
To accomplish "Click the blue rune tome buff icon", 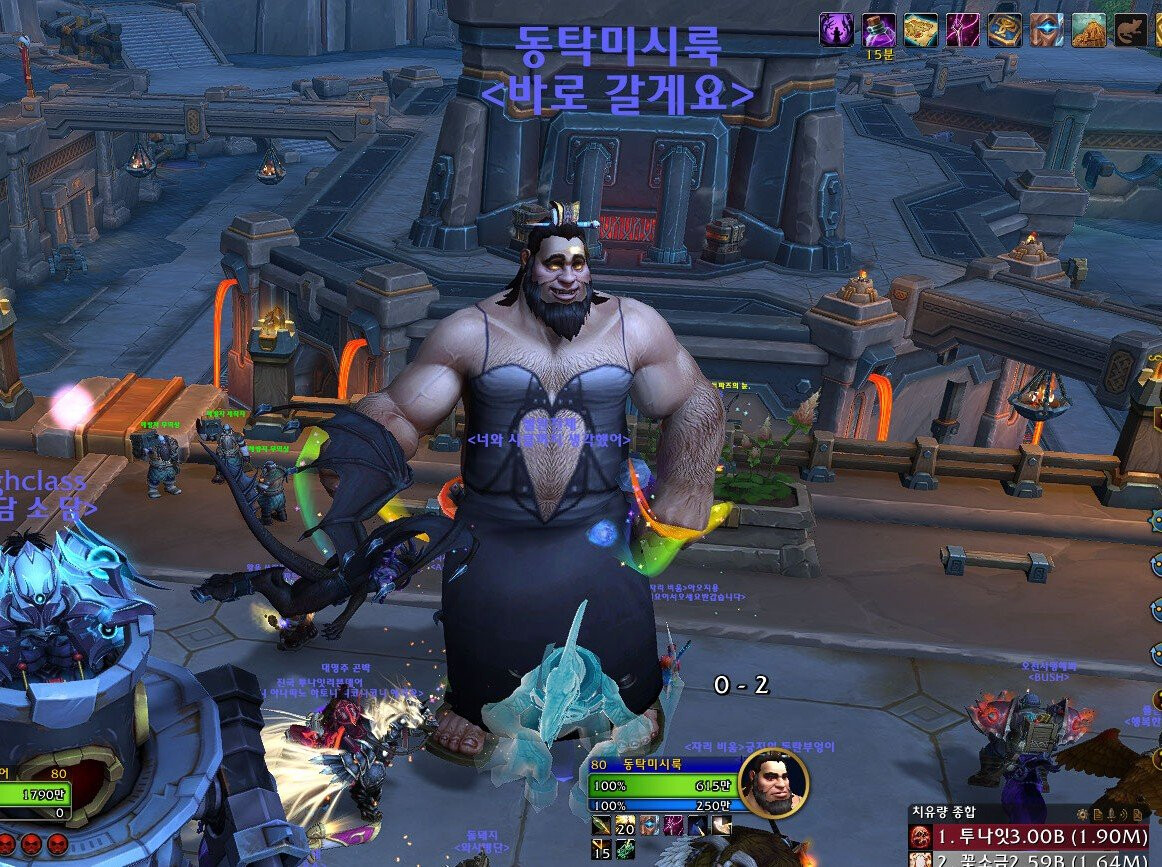I will (1005, 30).
